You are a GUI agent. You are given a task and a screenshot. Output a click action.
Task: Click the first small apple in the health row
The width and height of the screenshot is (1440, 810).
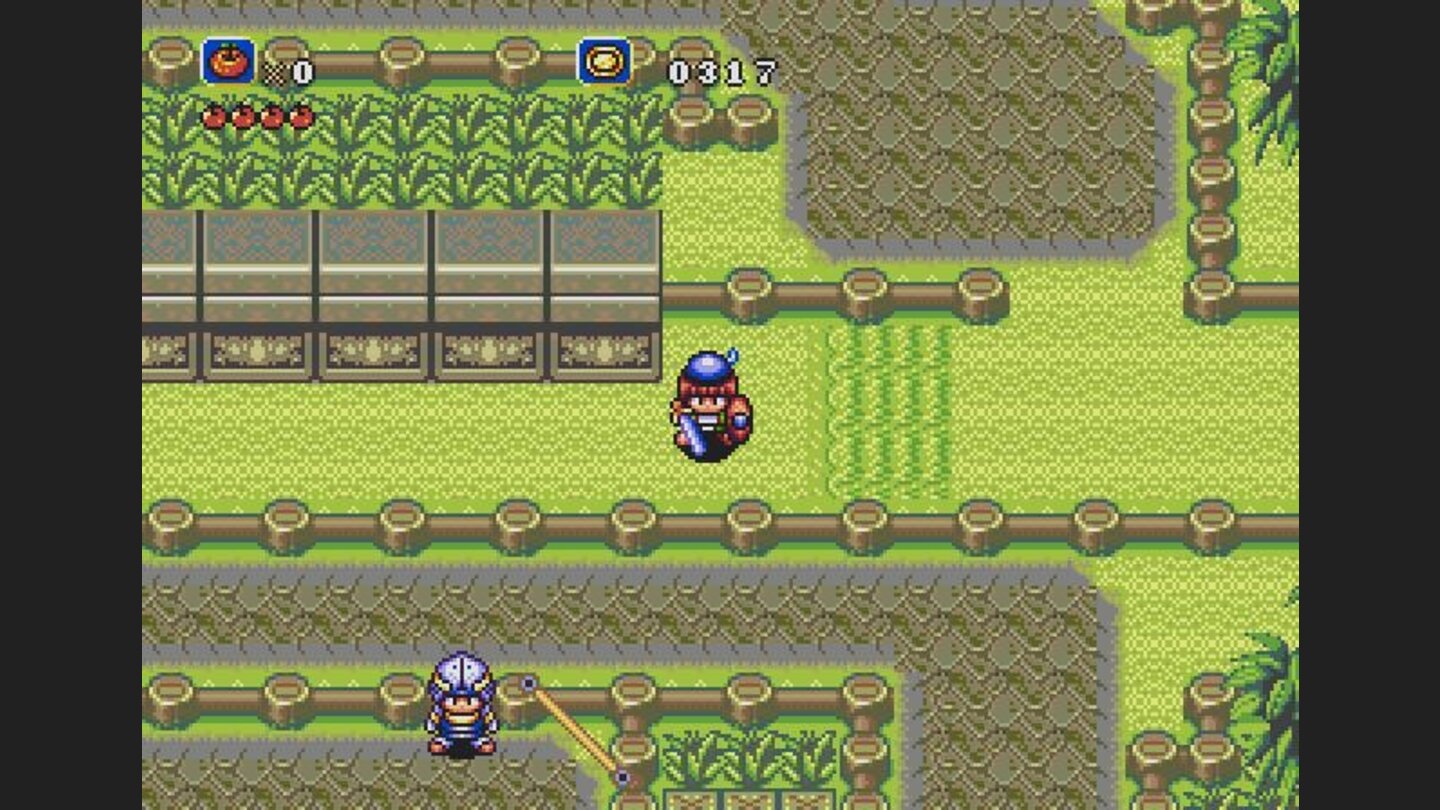click(x=212, y=118)
